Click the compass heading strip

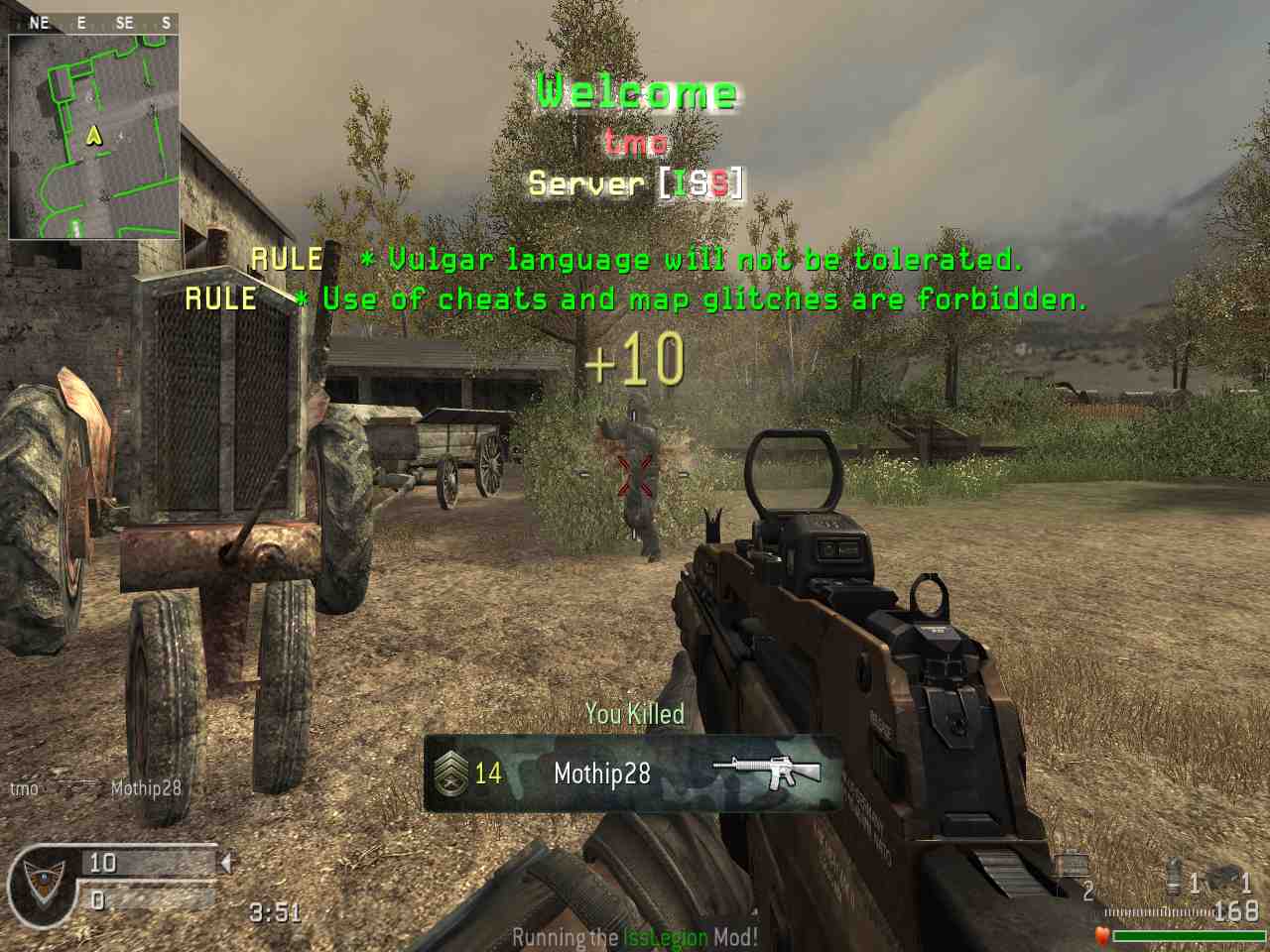(x=94, y=22)
